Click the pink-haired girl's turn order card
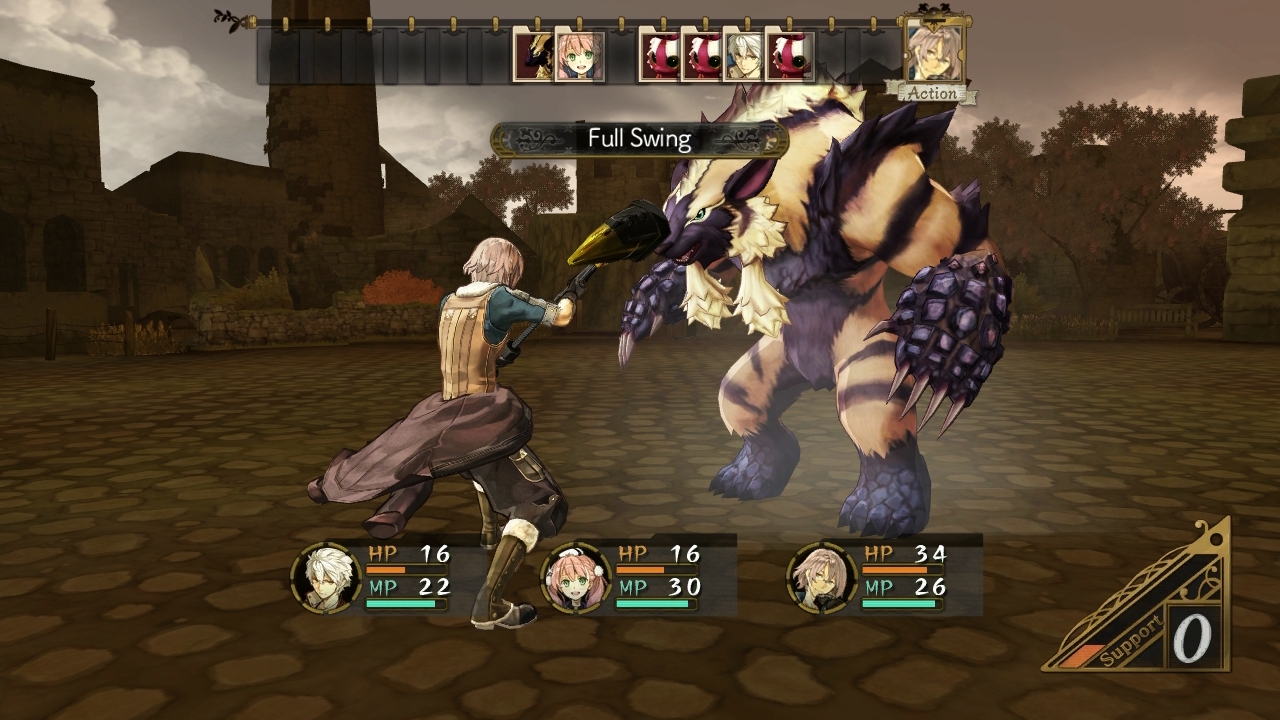This screenshot has width=1280, height=720. (x=580, y=56)
